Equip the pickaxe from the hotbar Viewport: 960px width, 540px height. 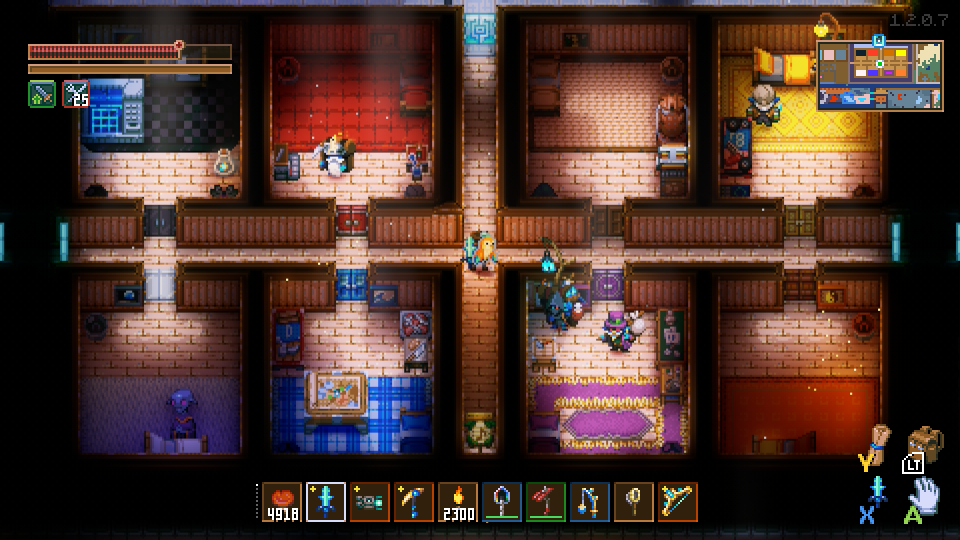point(414,502)
